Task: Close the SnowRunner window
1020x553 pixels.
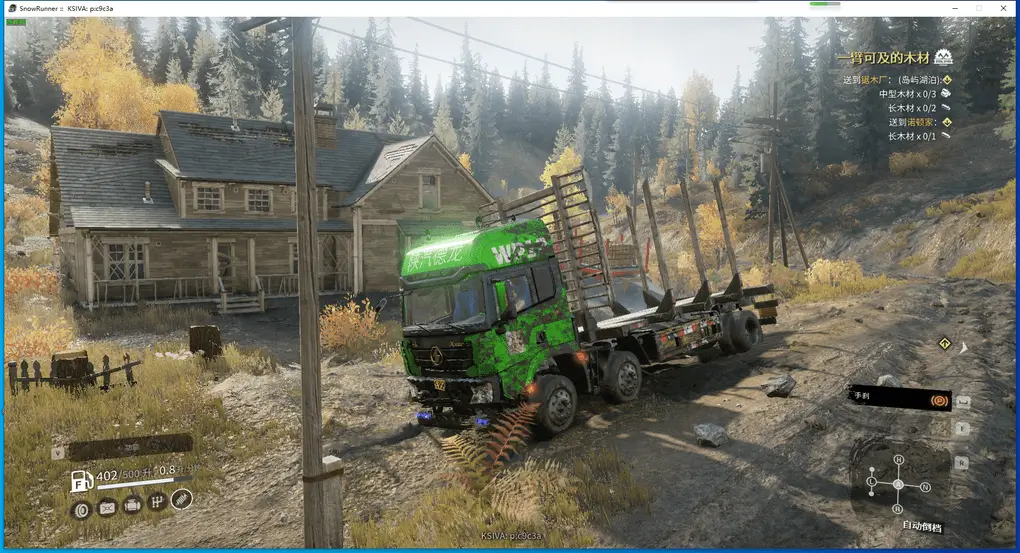Action: point(1004,8)
